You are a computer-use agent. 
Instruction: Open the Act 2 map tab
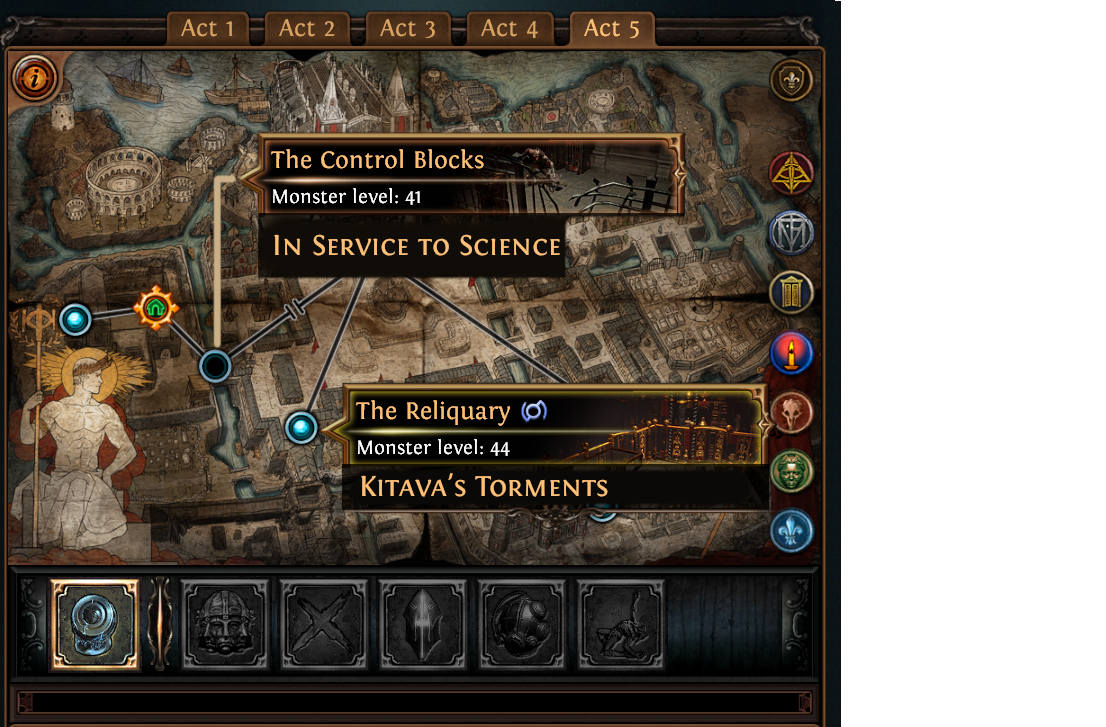pyautogui.click(x=307, y=29)
